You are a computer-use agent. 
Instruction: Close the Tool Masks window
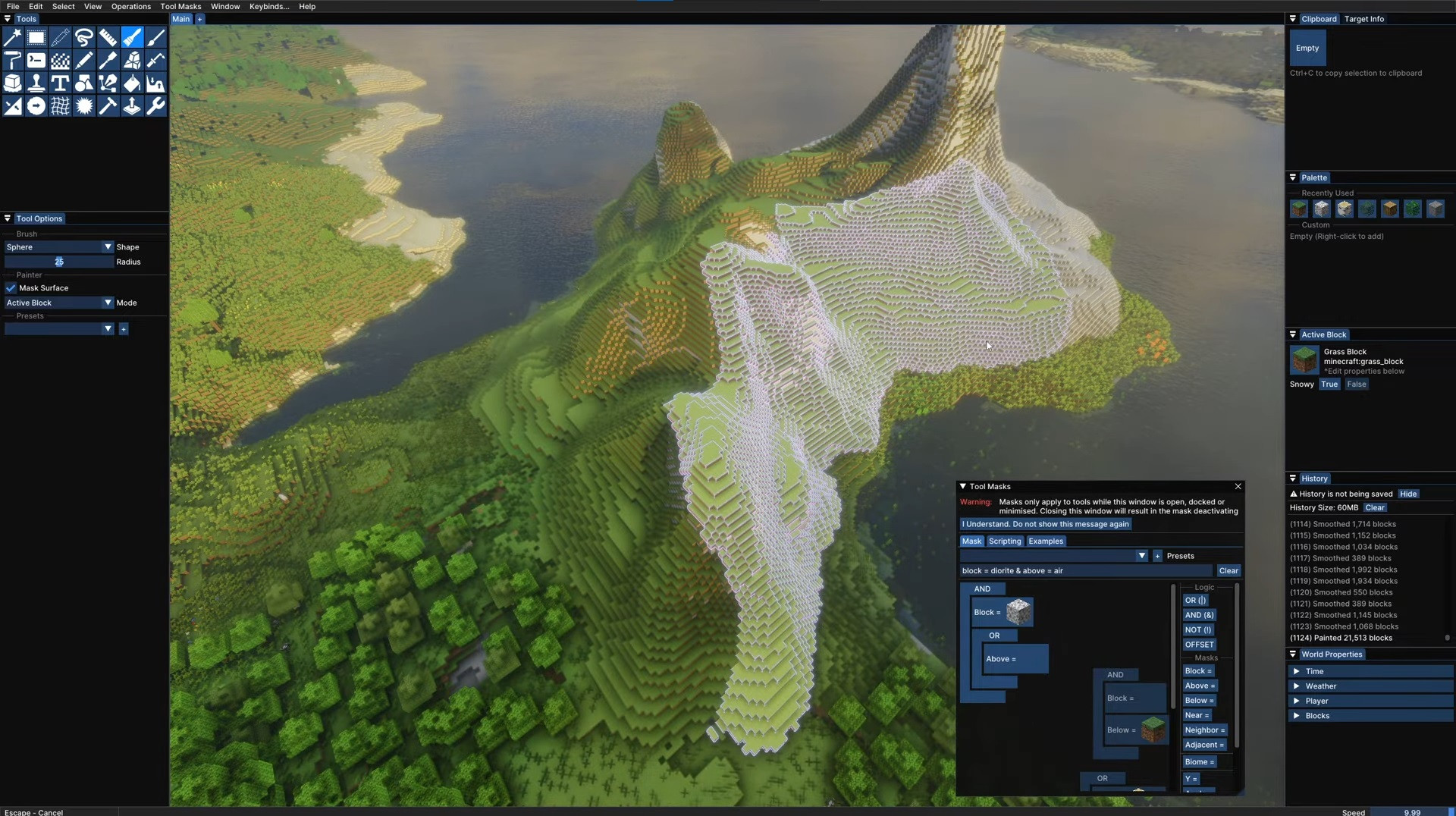pos(1238,487)
